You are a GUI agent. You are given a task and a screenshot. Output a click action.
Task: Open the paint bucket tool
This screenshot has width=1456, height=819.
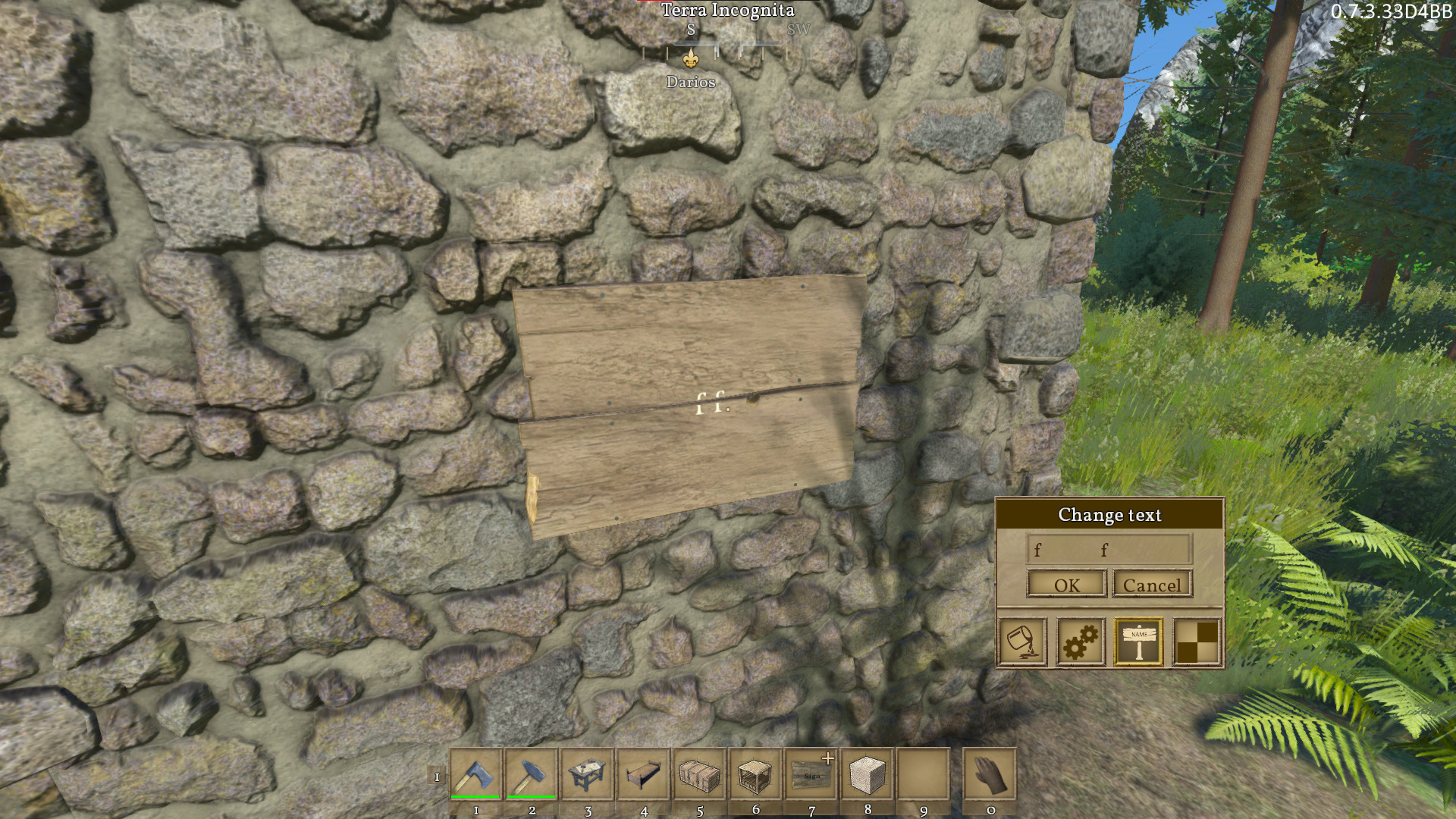(x=1022, y=642)
